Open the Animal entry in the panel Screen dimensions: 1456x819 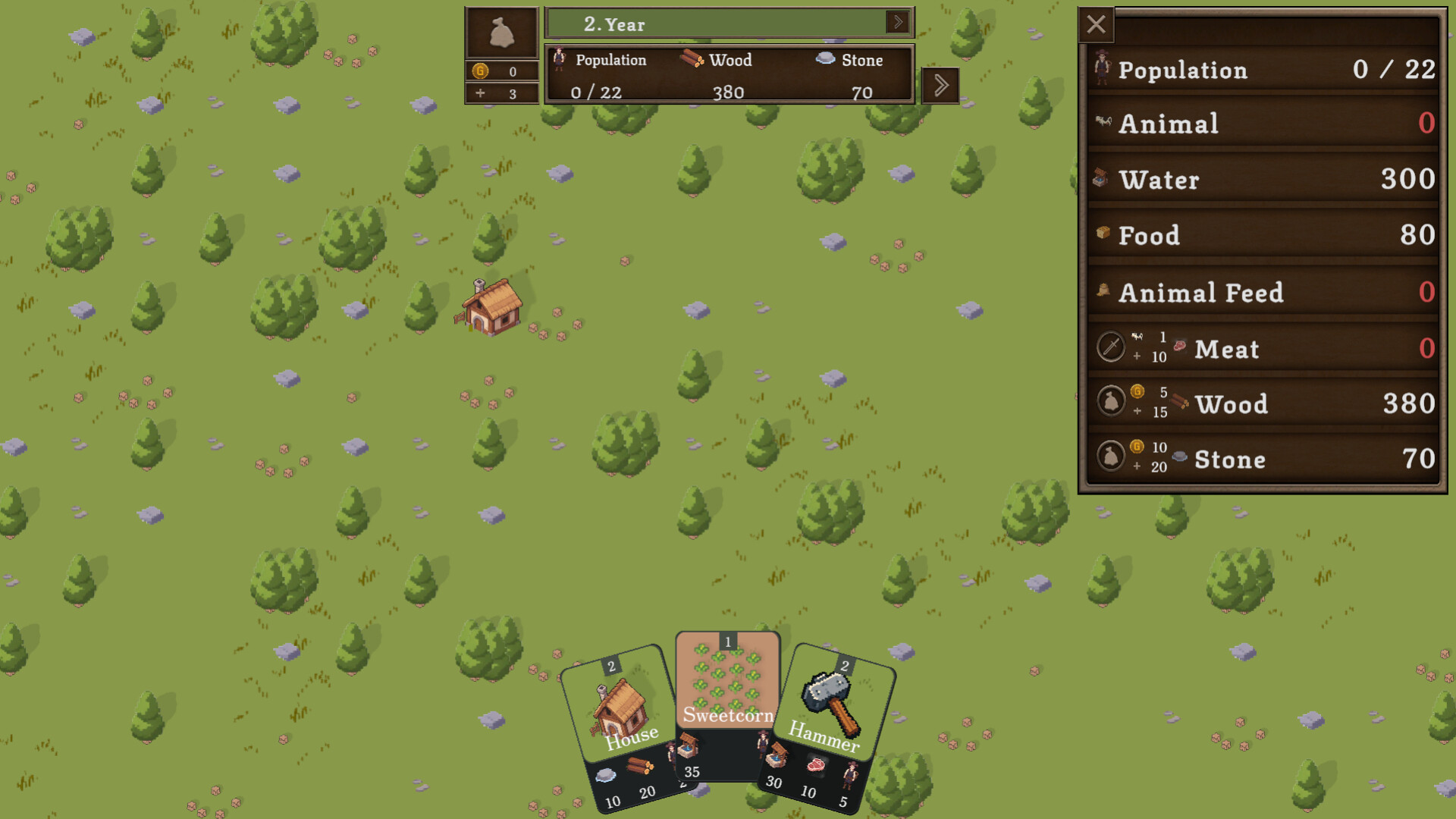click(x=1259, y=124)
